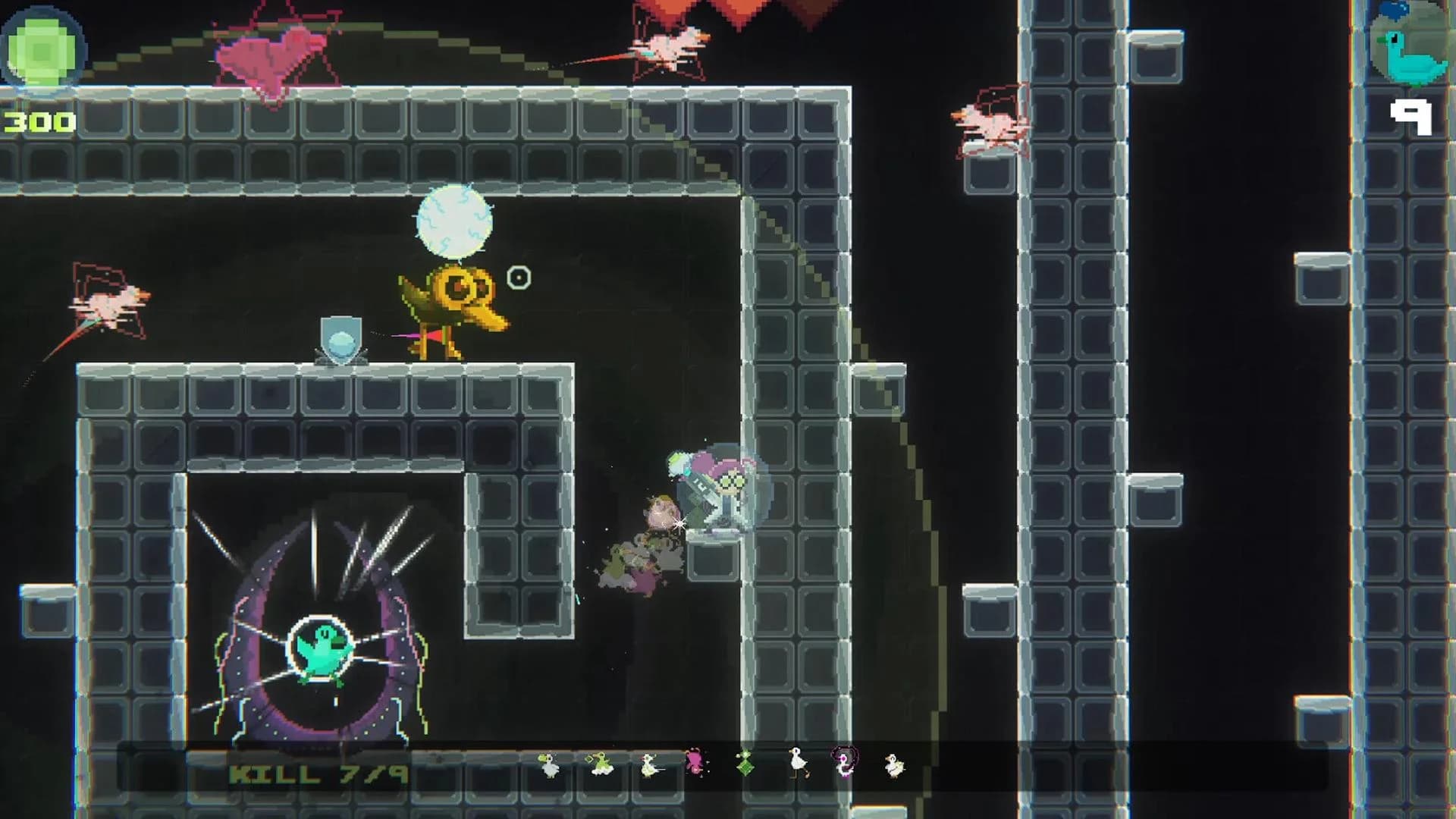Click the purple-swirled duck icon in the loadout
Screen dimensions: 1456x819
[844, 764]
